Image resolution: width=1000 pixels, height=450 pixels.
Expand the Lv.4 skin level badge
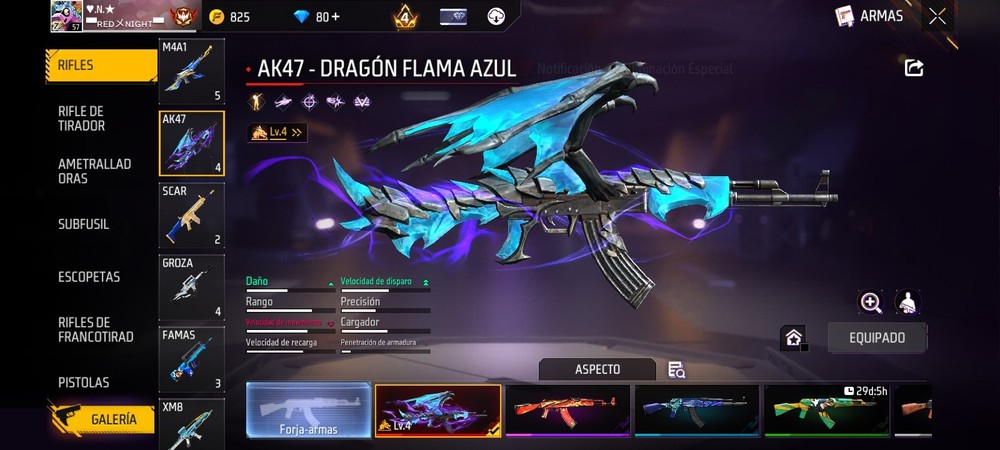[277, 132]
